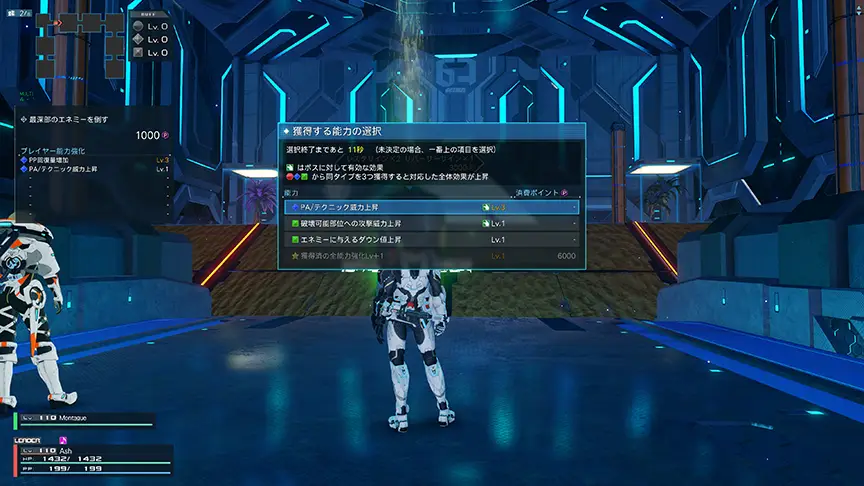Choose 破壊可能部位への攻撃威力上昇 ability
The image size is (864, 486).
pyautogui.click(x=431, y=223)
